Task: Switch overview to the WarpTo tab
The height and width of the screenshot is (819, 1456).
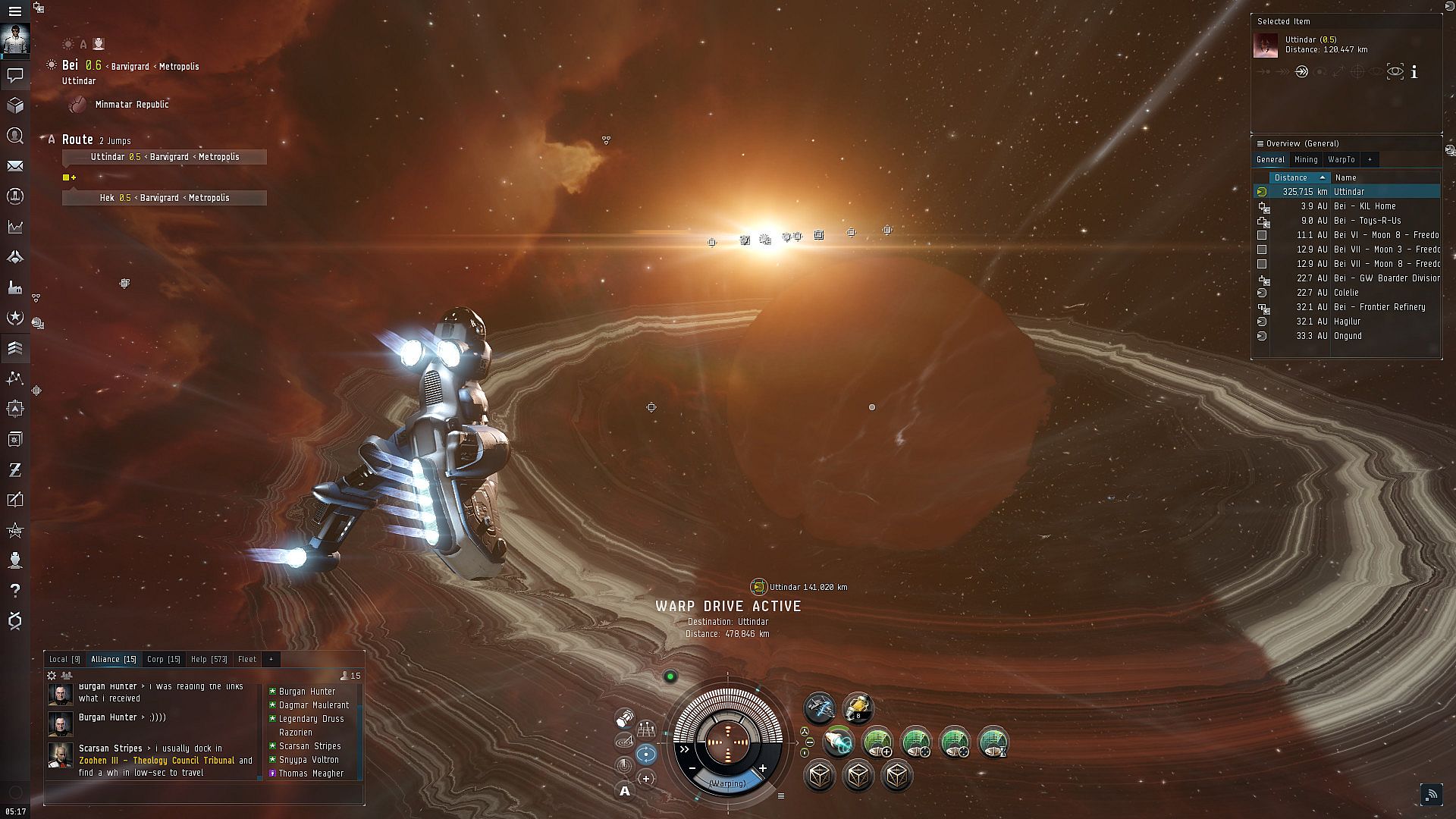Action: 1341,159
